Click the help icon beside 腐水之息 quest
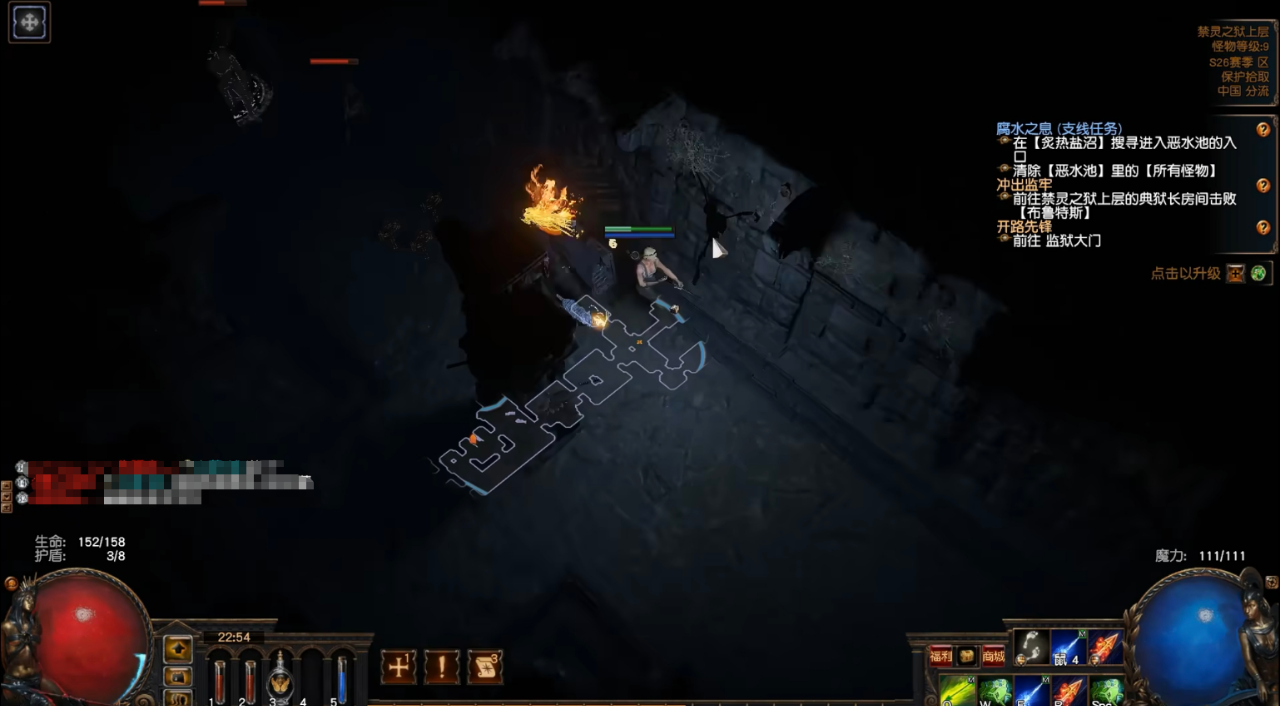Screen dimensions: 1280x706 point(1263,130)
